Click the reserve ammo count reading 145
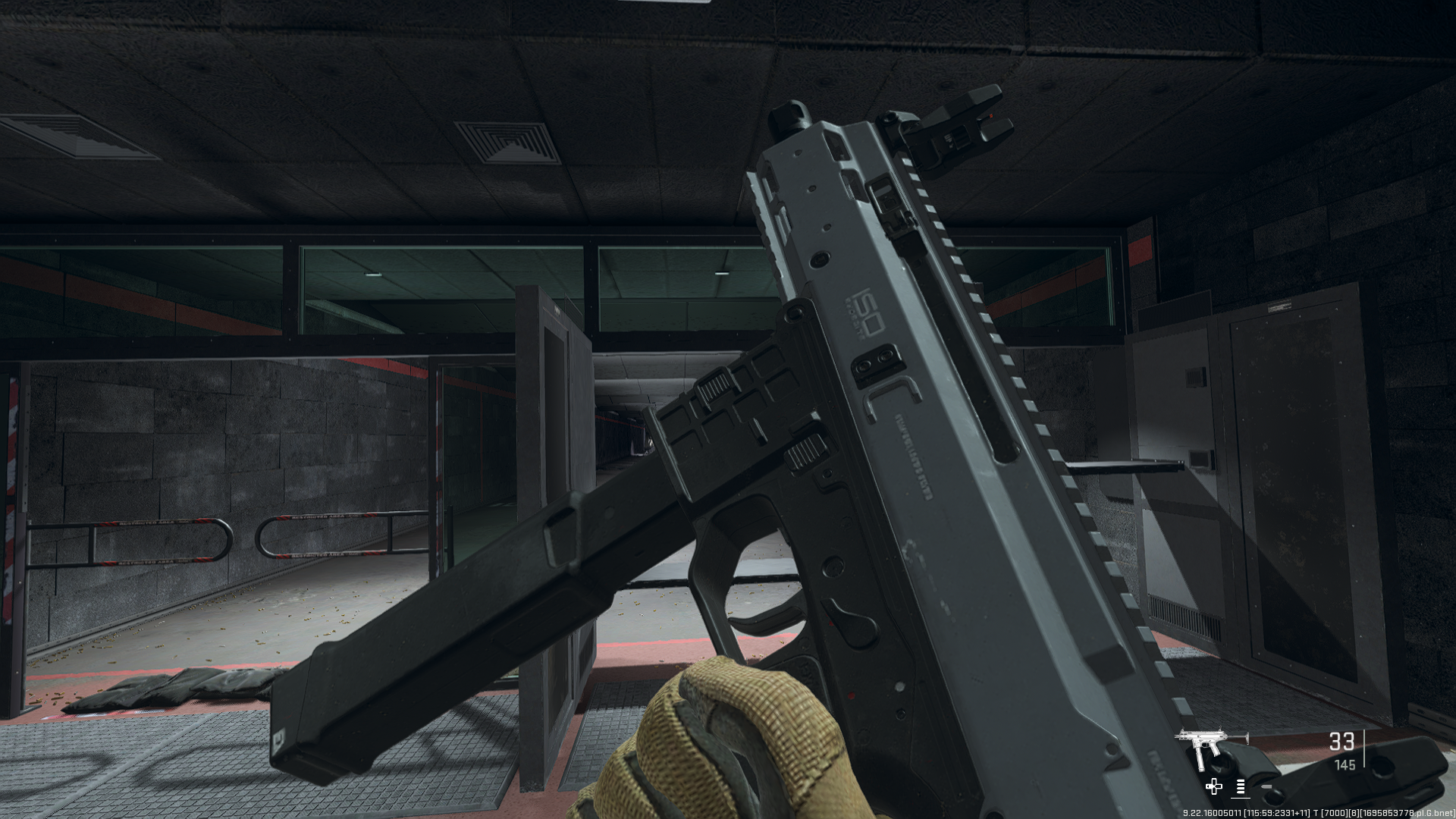Image resolution: width=1456 pixels, height=819 pixels. 1346,764
